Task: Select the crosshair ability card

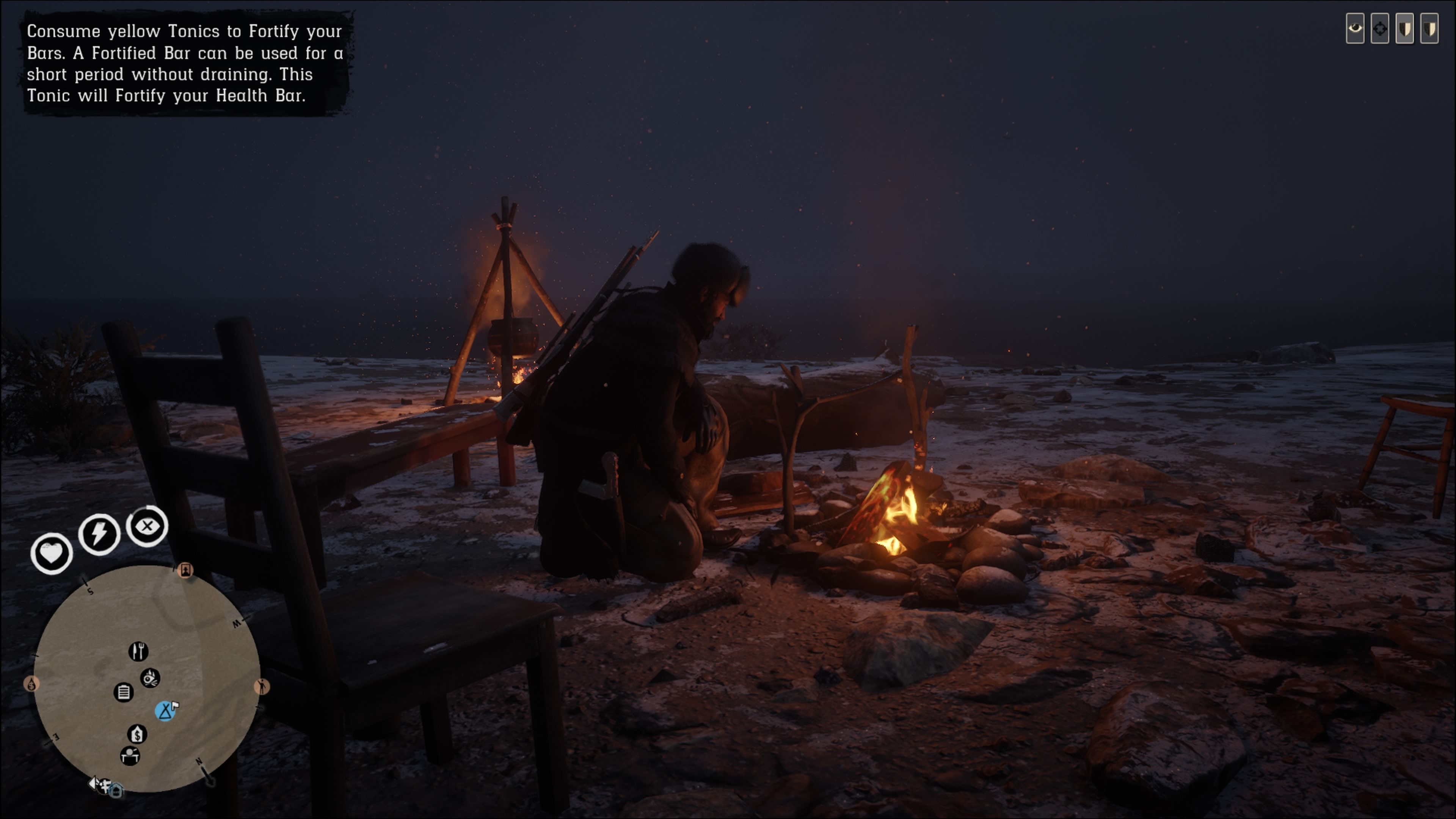Action: click(x=1380, y=28)
